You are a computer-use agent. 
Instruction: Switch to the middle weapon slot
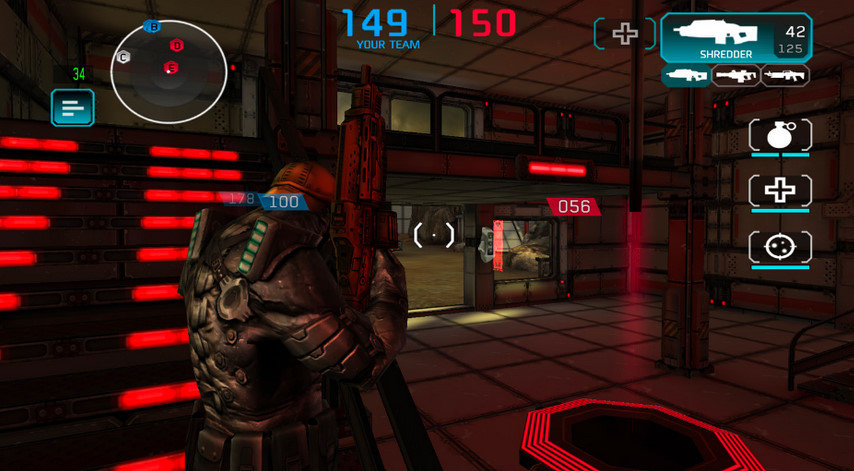[735, 75]
